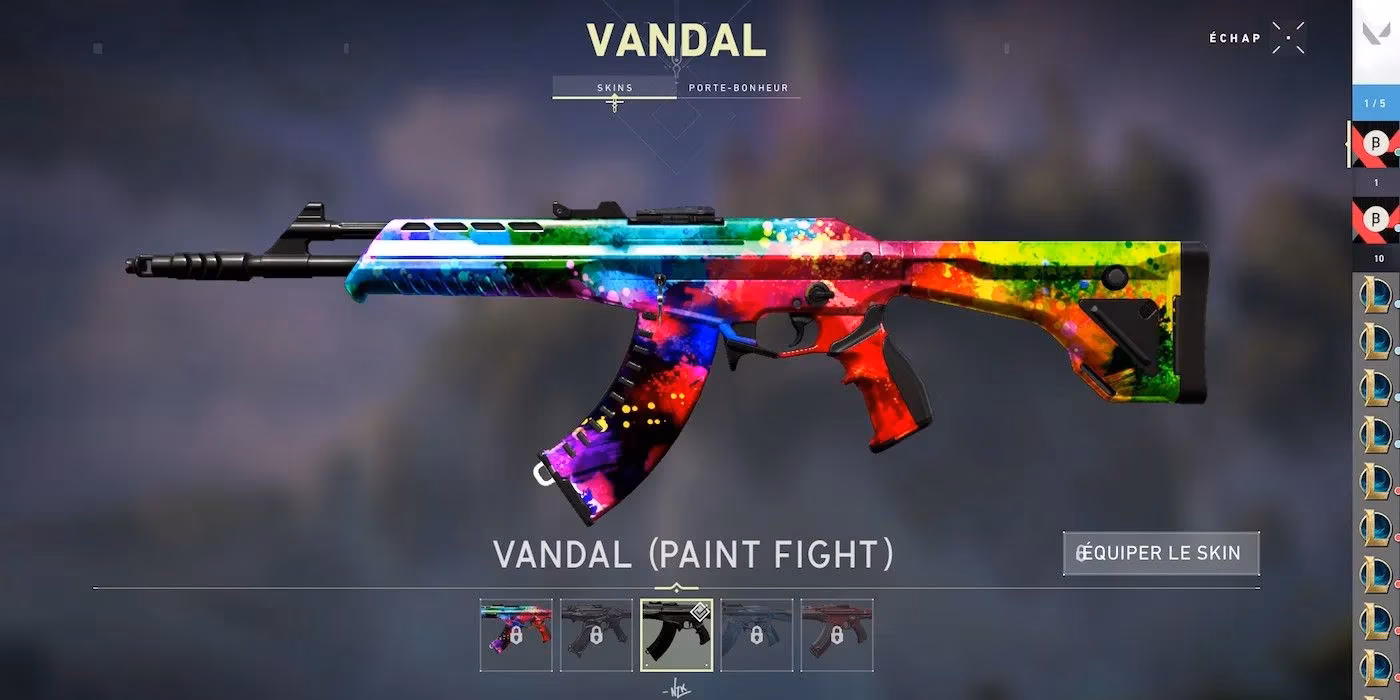The width and height of the screenshot is (1400, 700).
Task: Choose the locked red Vandal skin thumbnail
Action: (836, 634)
